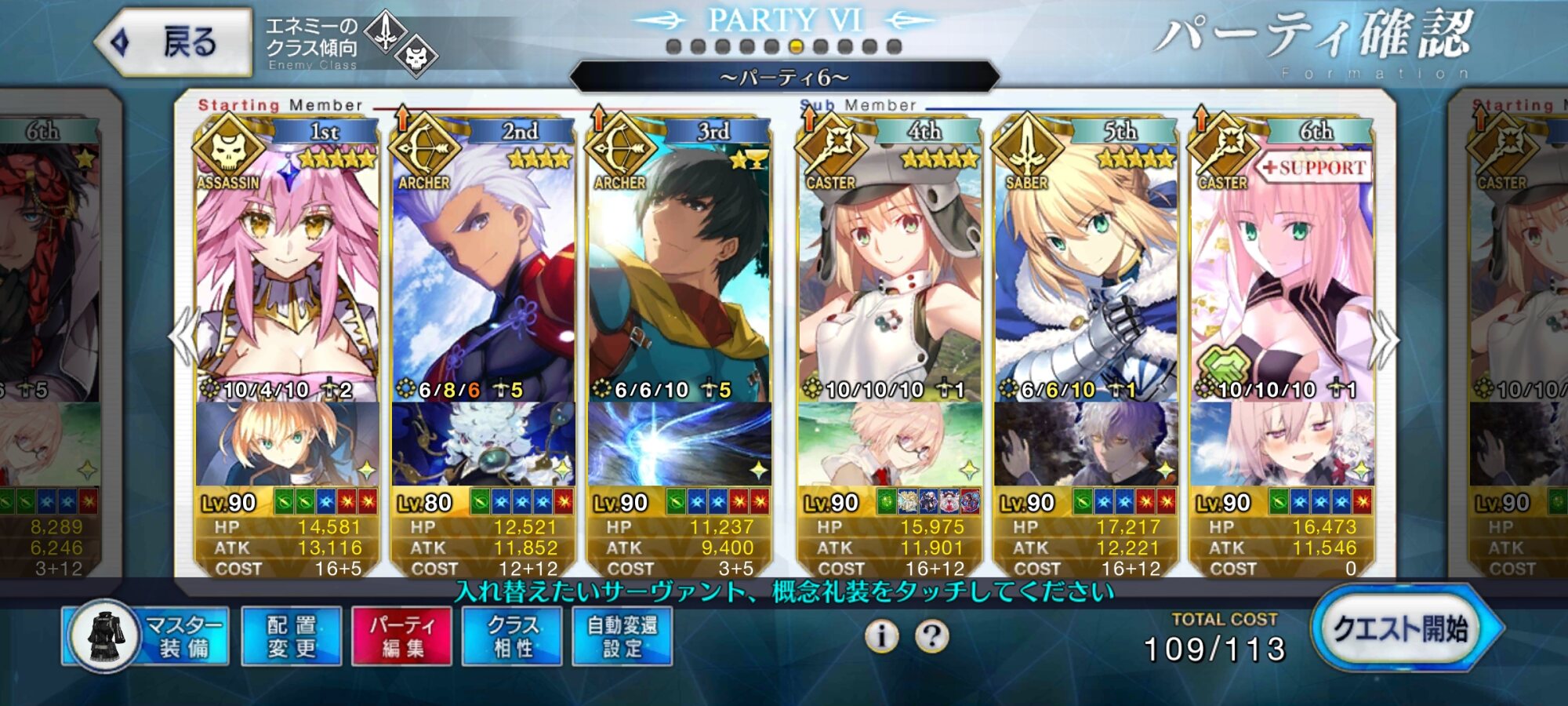The height and width of the screenshot is (706, 1568).
Task: Open マスター装備 master equipment
Action: [x=147, y=636]
